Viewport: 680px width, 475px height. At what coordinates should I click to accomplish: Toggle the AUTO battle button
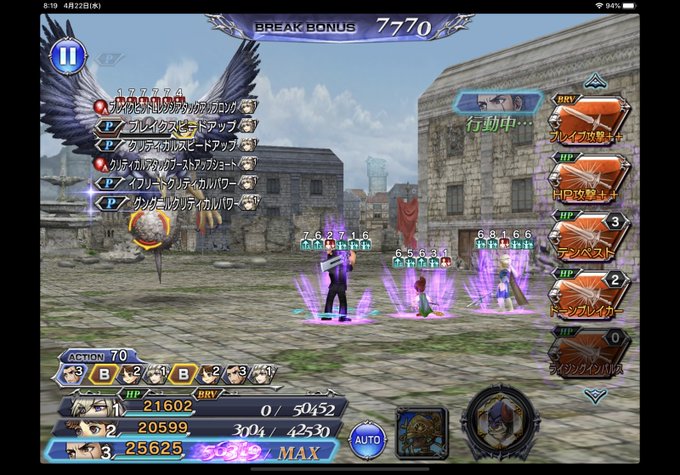coord(366,438)
